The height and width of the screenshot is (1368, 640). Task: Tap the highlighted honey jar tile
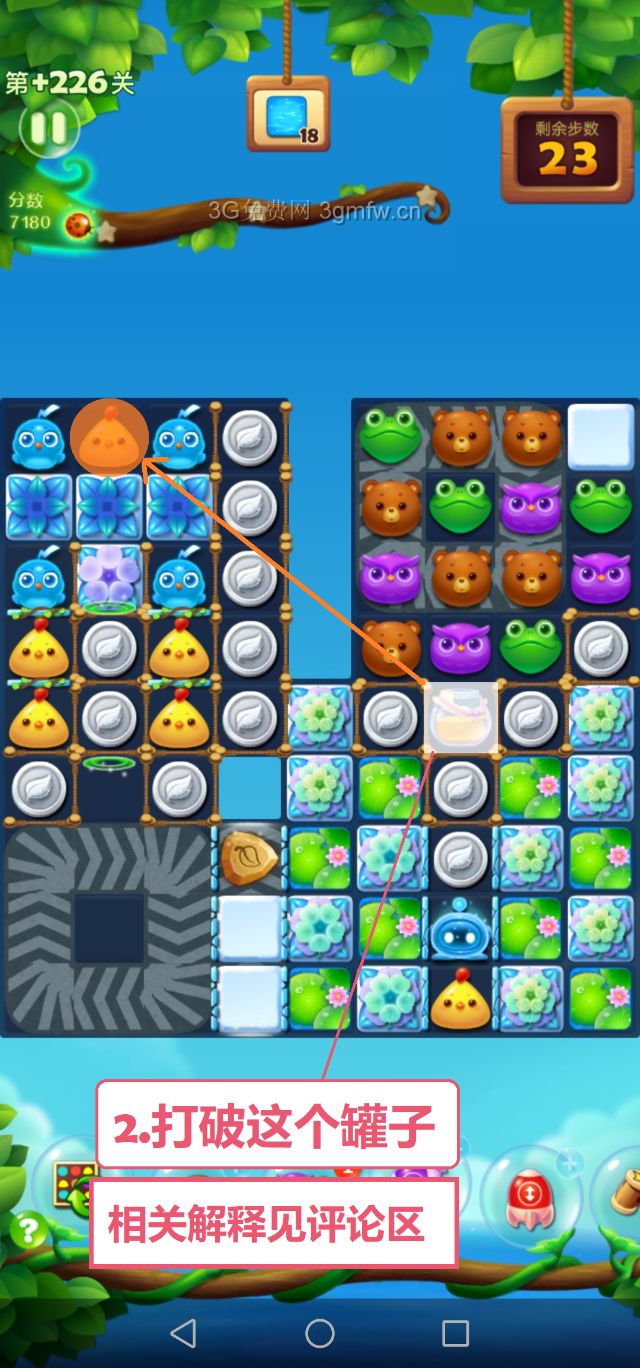pos(461,717)
